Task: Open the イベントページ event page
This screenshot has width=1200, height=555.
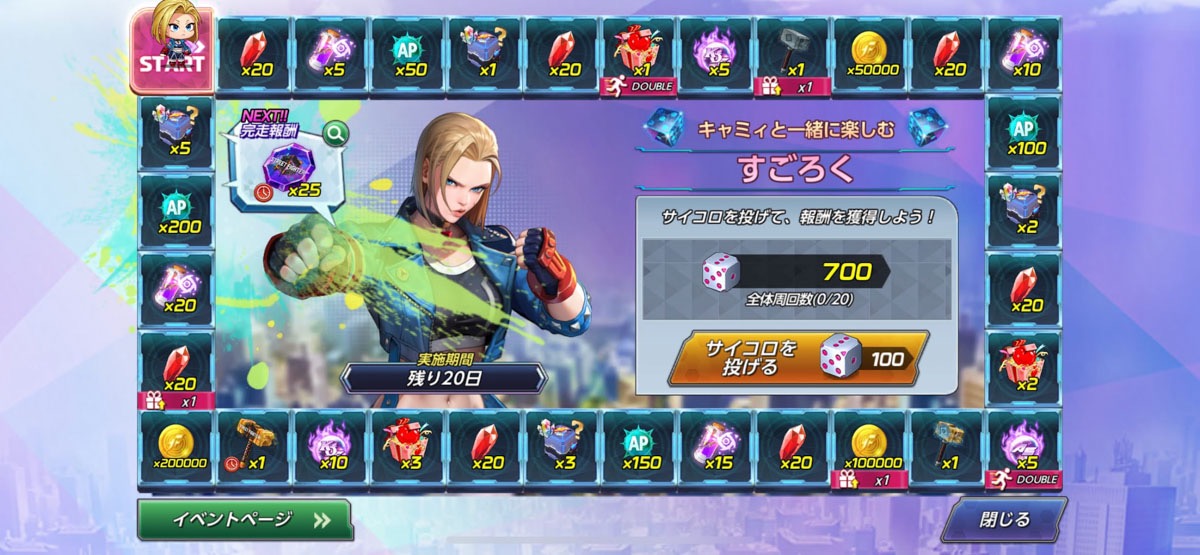Action: [244, 519]
